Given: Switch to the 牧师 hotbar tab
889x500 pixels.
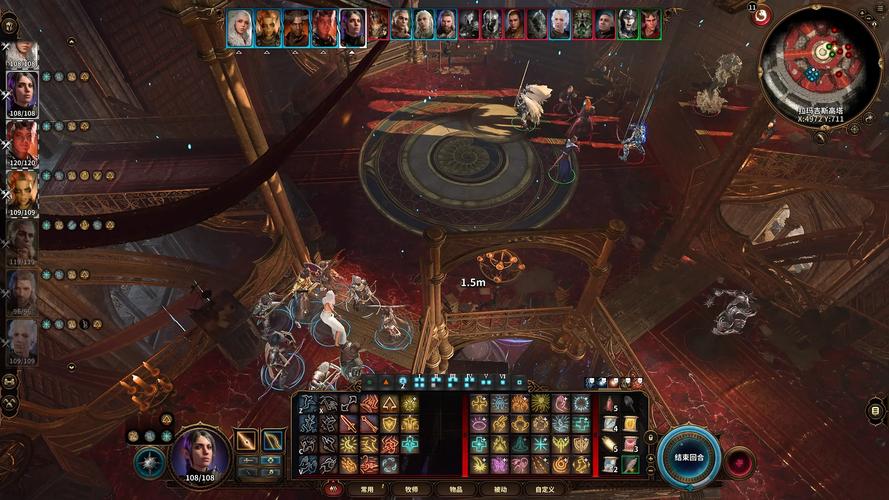Looking at the screenshot, I should tap(411, 490).
